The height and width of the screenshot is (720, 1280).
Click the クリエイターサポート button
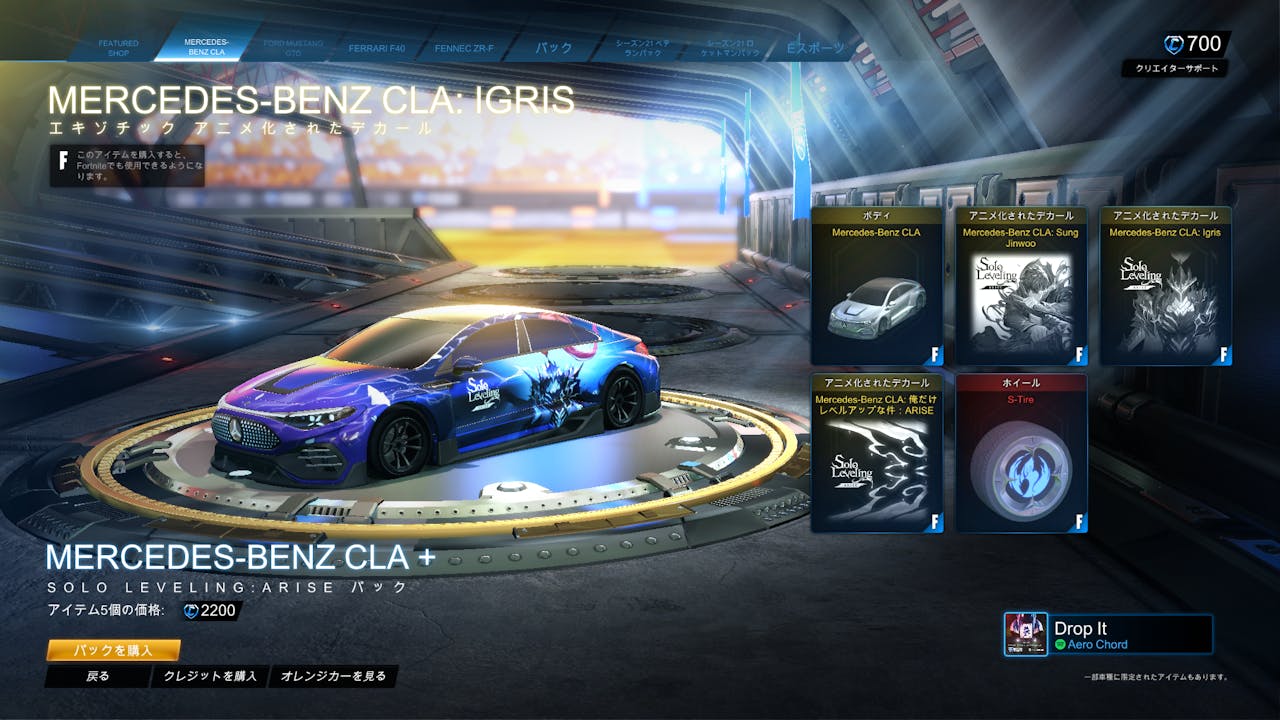click(x=1174, y=69)
